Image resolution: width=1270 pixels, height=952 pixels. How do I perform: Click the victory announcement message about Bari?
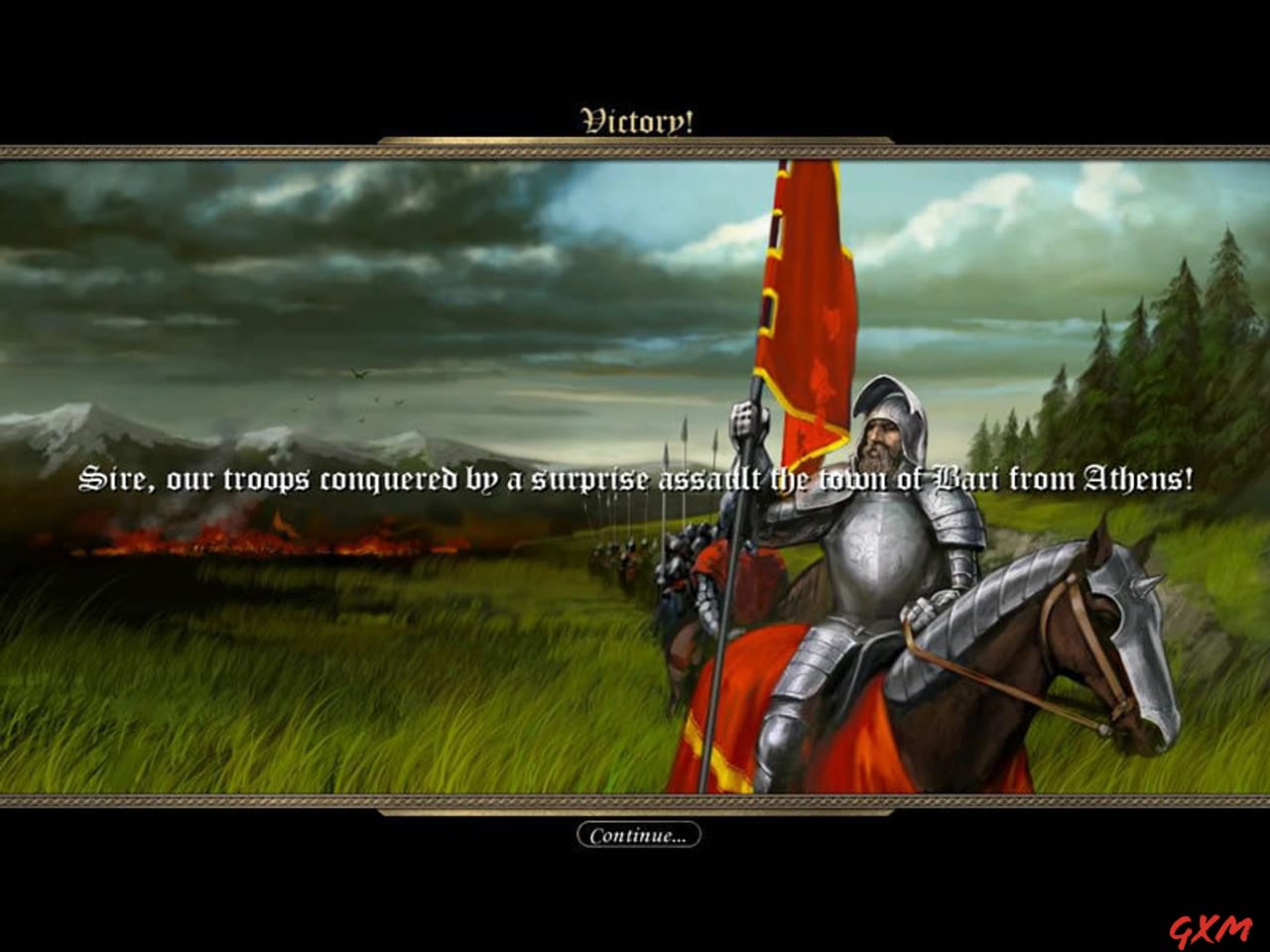pyautogui.click(x=635, y=479)
